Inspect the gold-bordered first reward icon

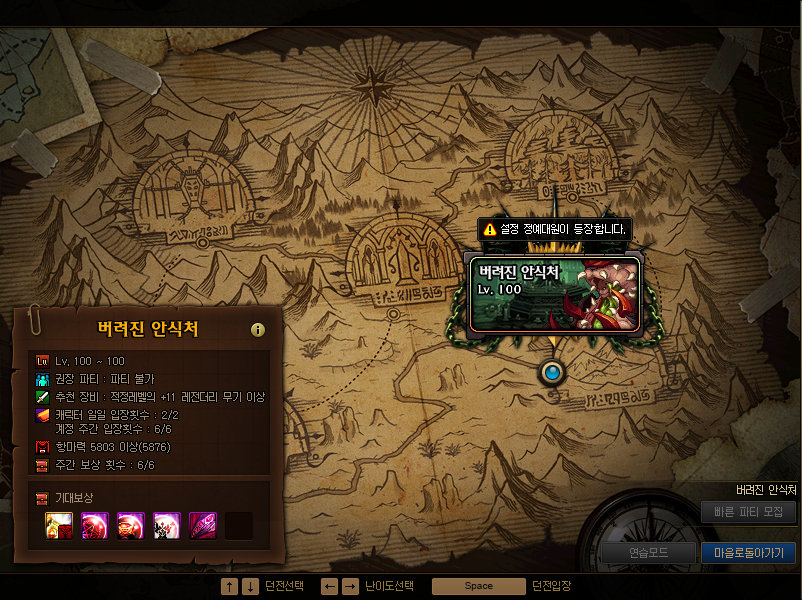pos(59,525)
